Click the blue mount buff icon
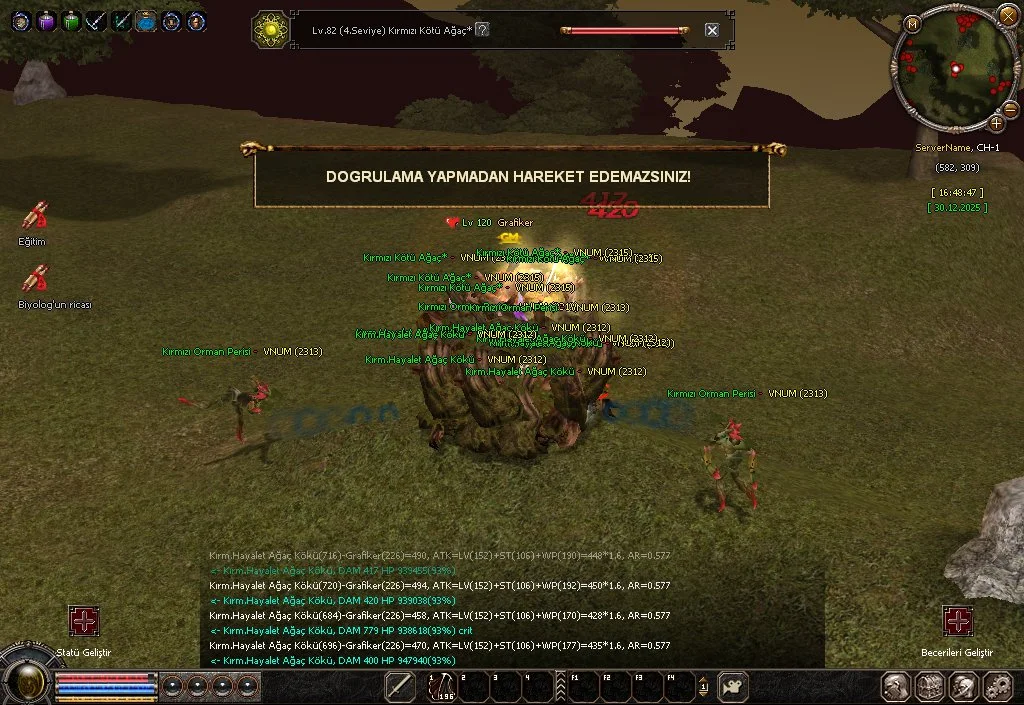 [146, 20]
